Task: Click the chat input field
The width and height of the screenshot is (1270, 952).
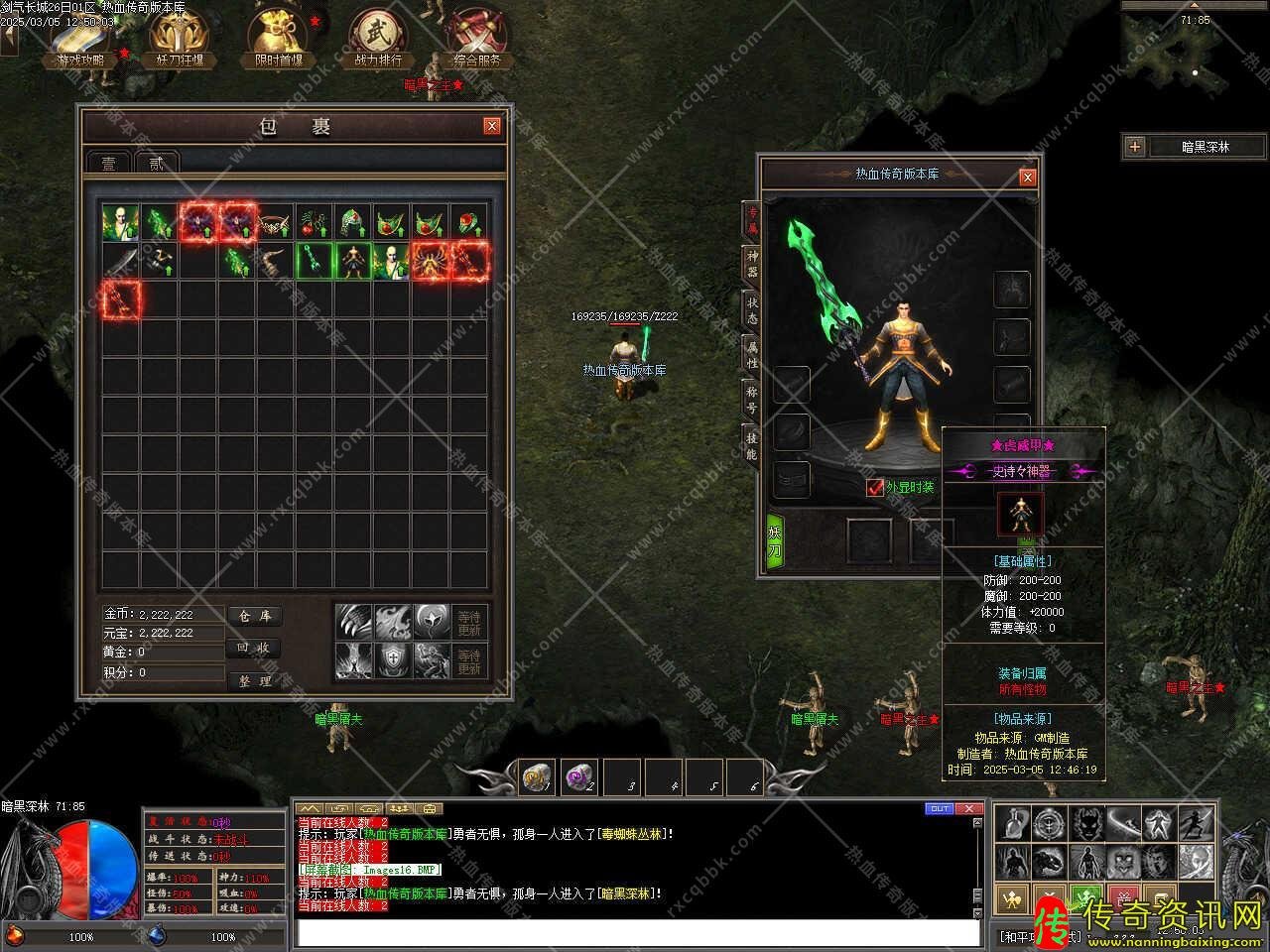Action: [635, 933]
